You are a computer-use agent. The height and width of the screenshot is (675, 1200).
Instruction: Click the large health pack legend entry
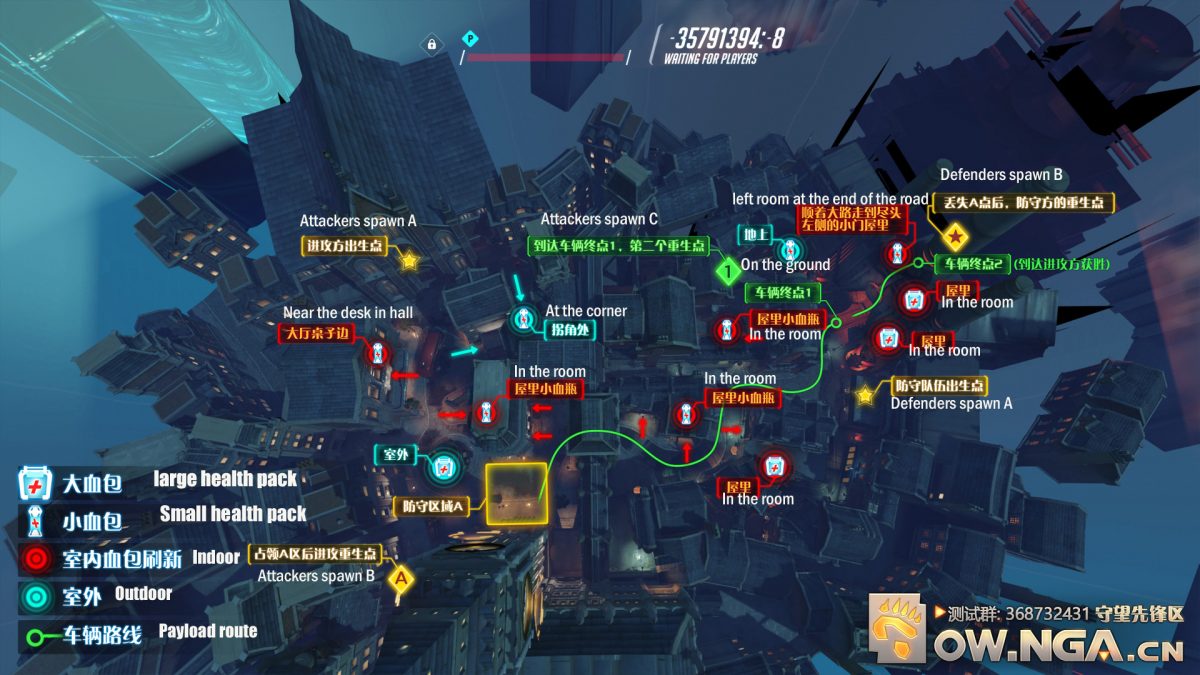point(36,484)
